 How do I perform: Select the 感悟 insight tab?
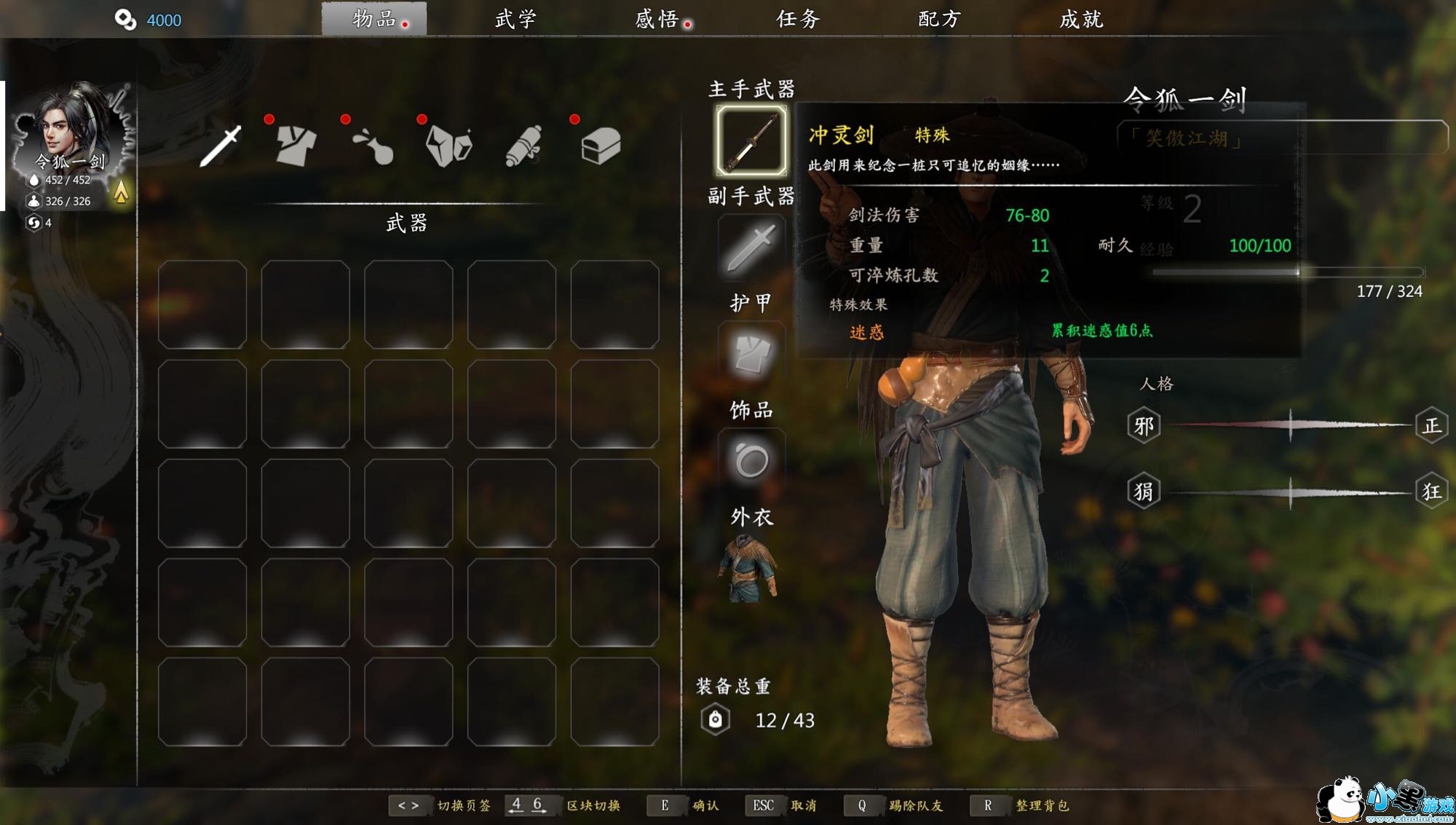click(657, 19)
